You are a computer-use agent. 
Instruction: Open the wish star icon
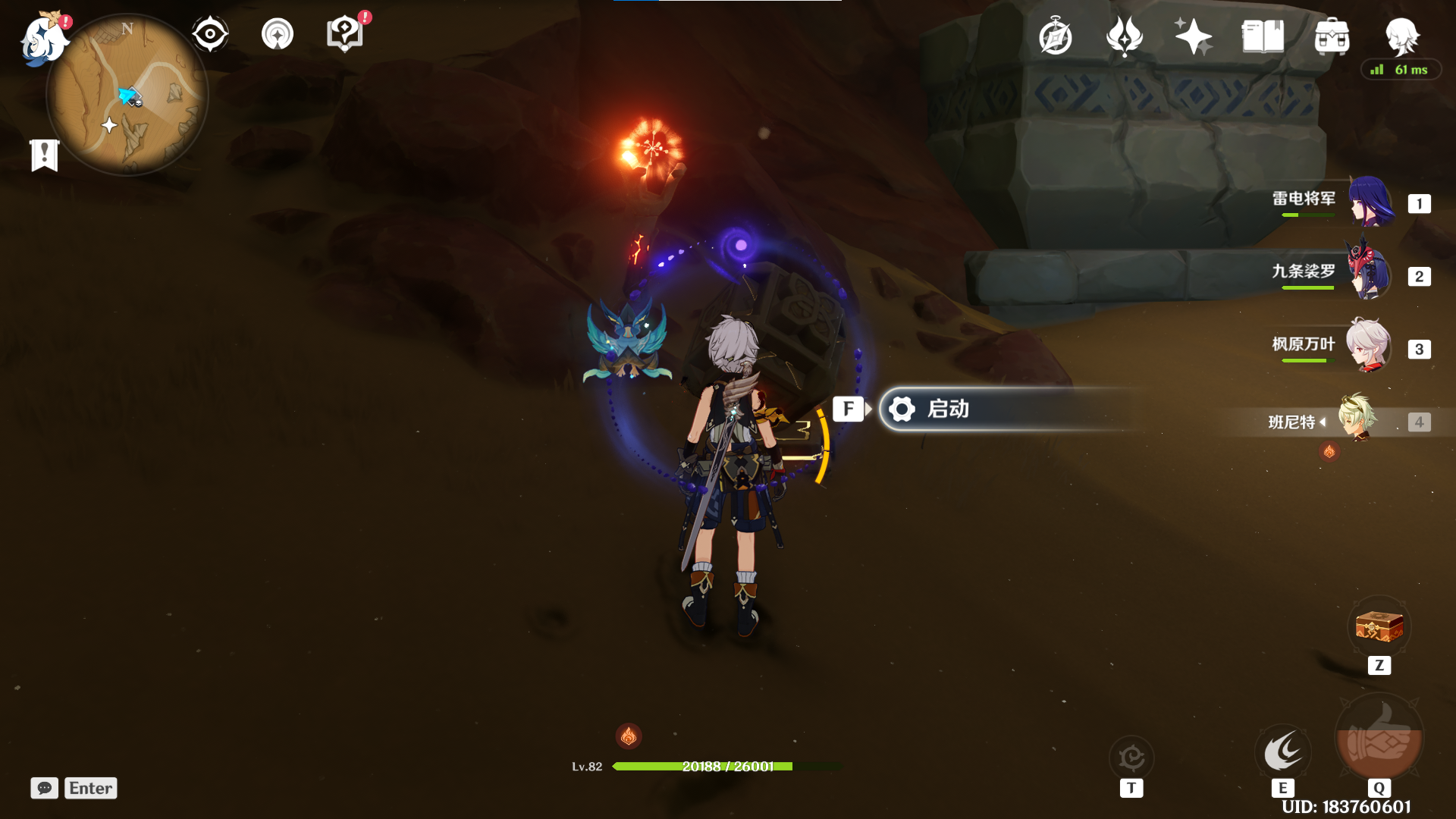tap(1193, 36)
